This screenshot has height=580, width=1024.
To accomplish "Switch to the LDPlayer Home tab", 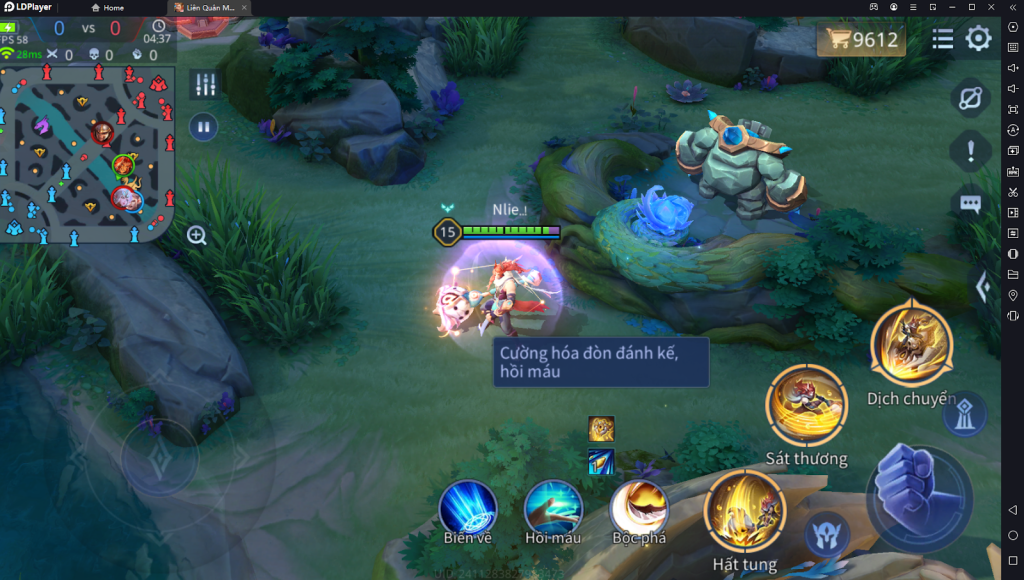I will click(x=109, y=7).
